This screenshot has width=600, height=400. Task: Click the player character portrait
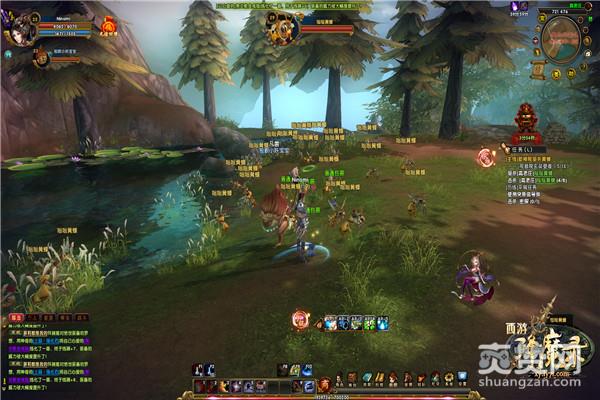tap(20, 27)
